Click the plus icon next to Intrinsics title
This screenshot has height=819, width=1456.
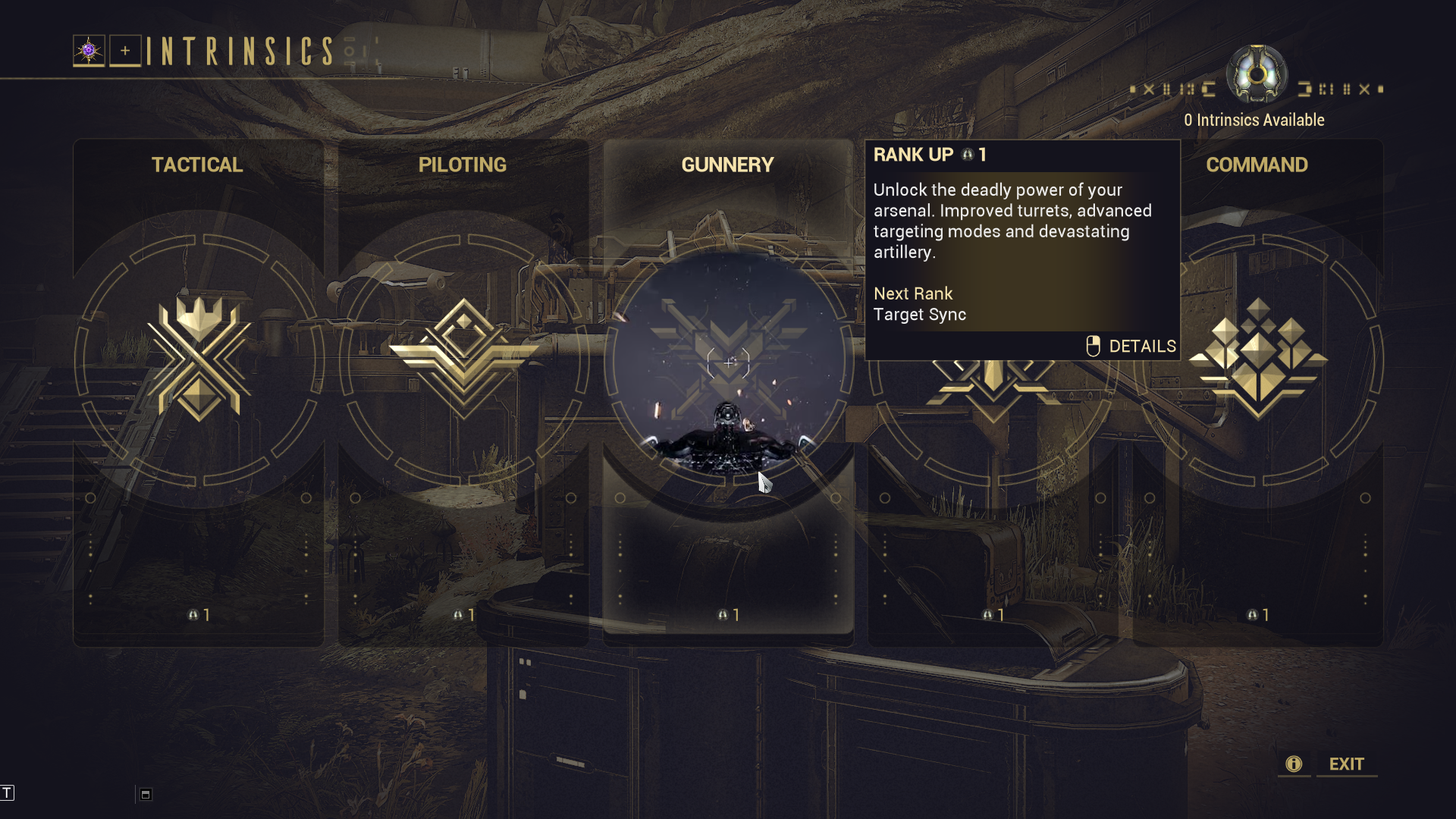point(125,51)
